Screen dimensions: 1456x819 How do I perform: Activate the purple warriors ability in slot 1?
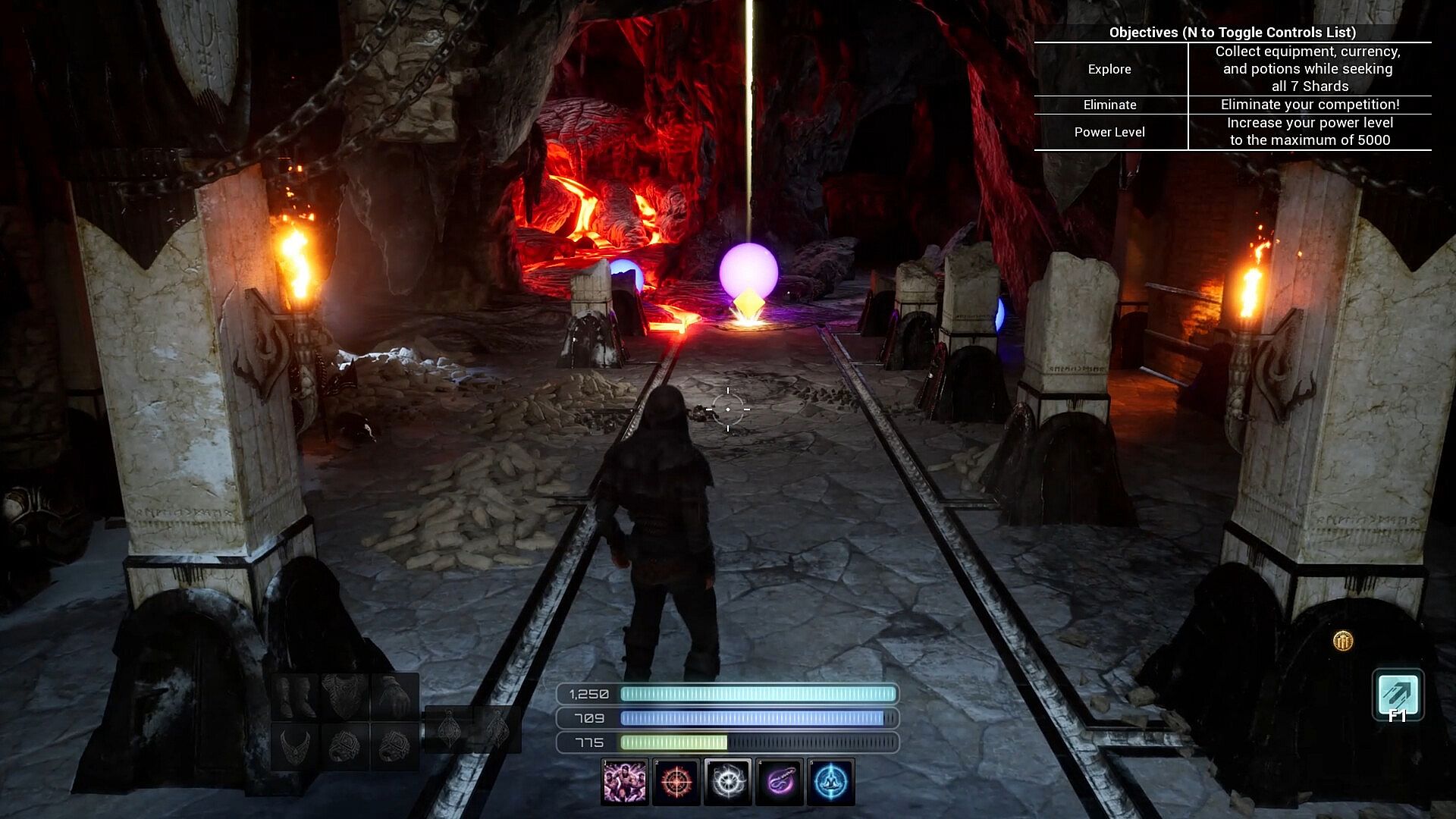[625, 782]
